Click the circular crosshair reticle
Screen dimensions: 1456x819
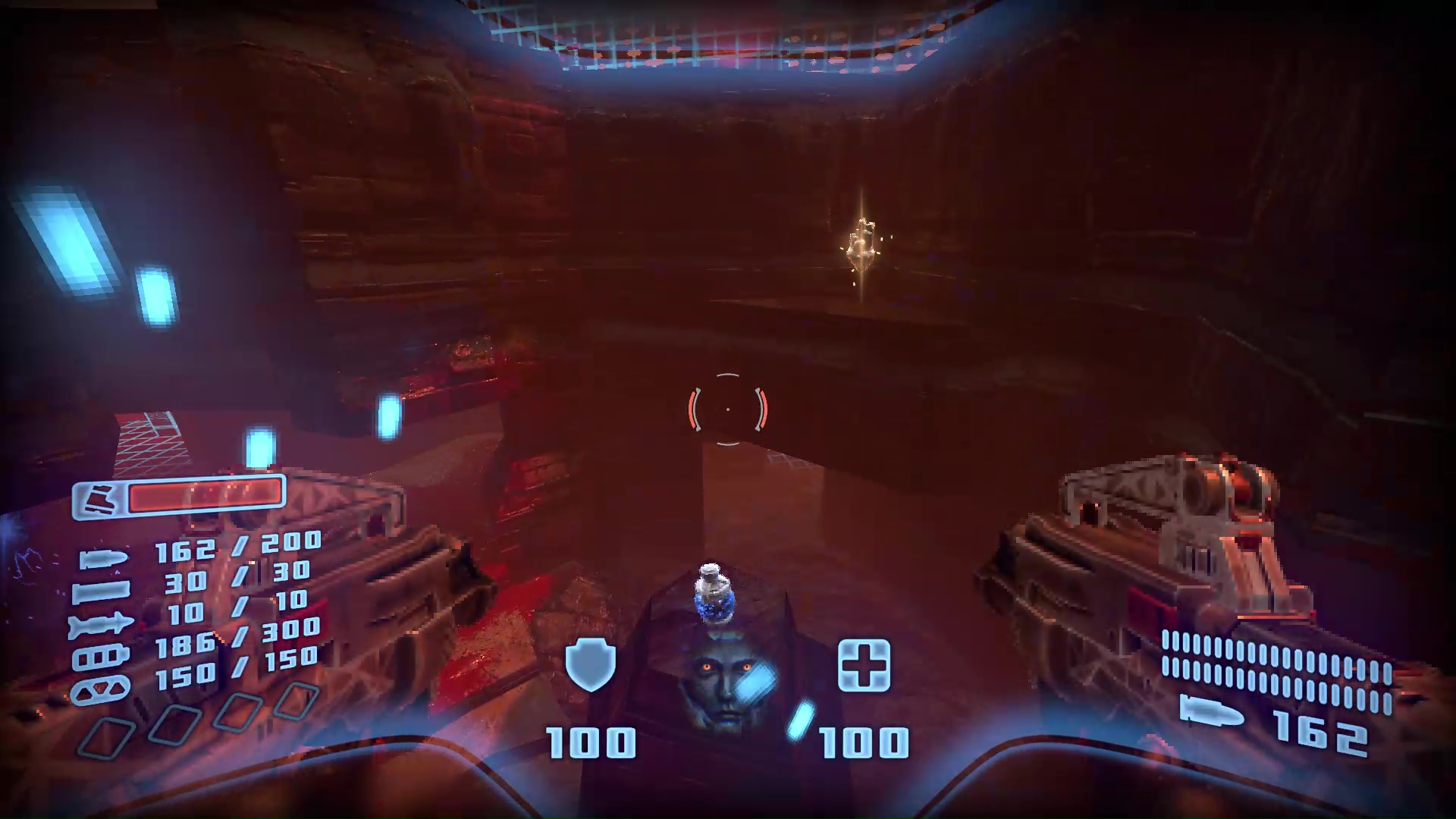pos(726,409)
